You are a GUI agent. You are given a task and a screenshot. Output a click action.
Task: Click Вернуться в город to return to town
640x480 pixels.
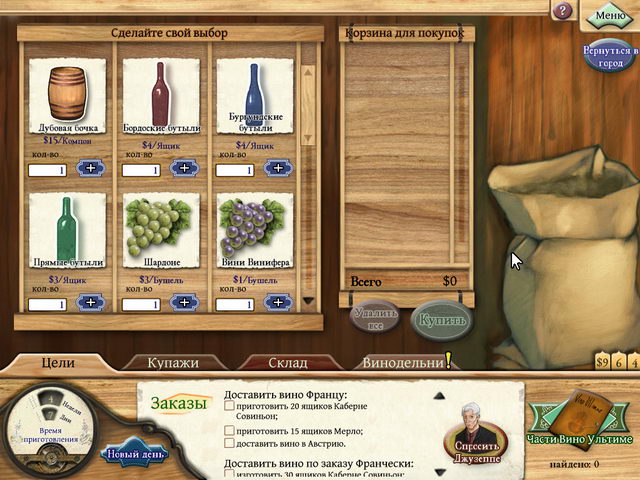click(x=609, y=55)
